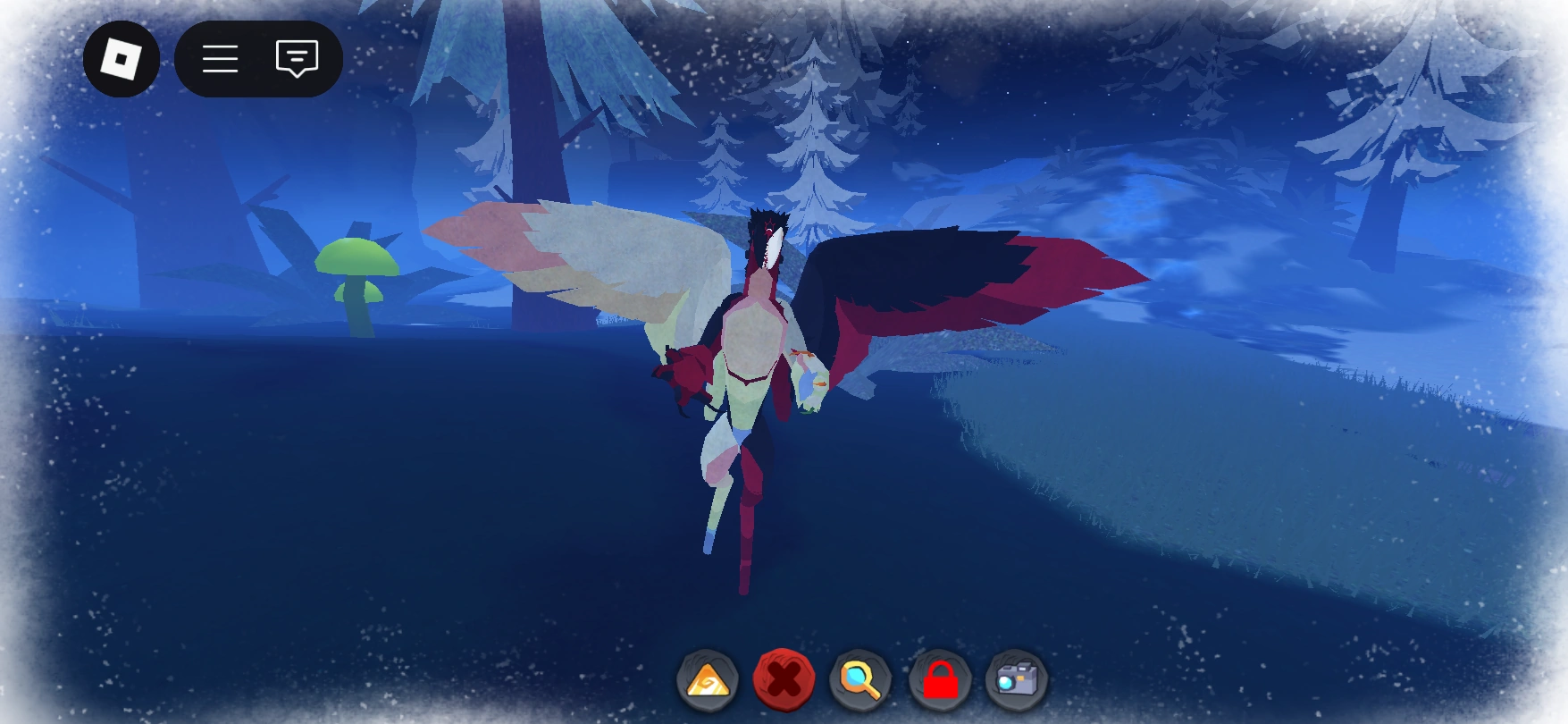Toggle chat visibility with the speech bubble
This screenshot has height=724, width=1568.
point(297,58)
